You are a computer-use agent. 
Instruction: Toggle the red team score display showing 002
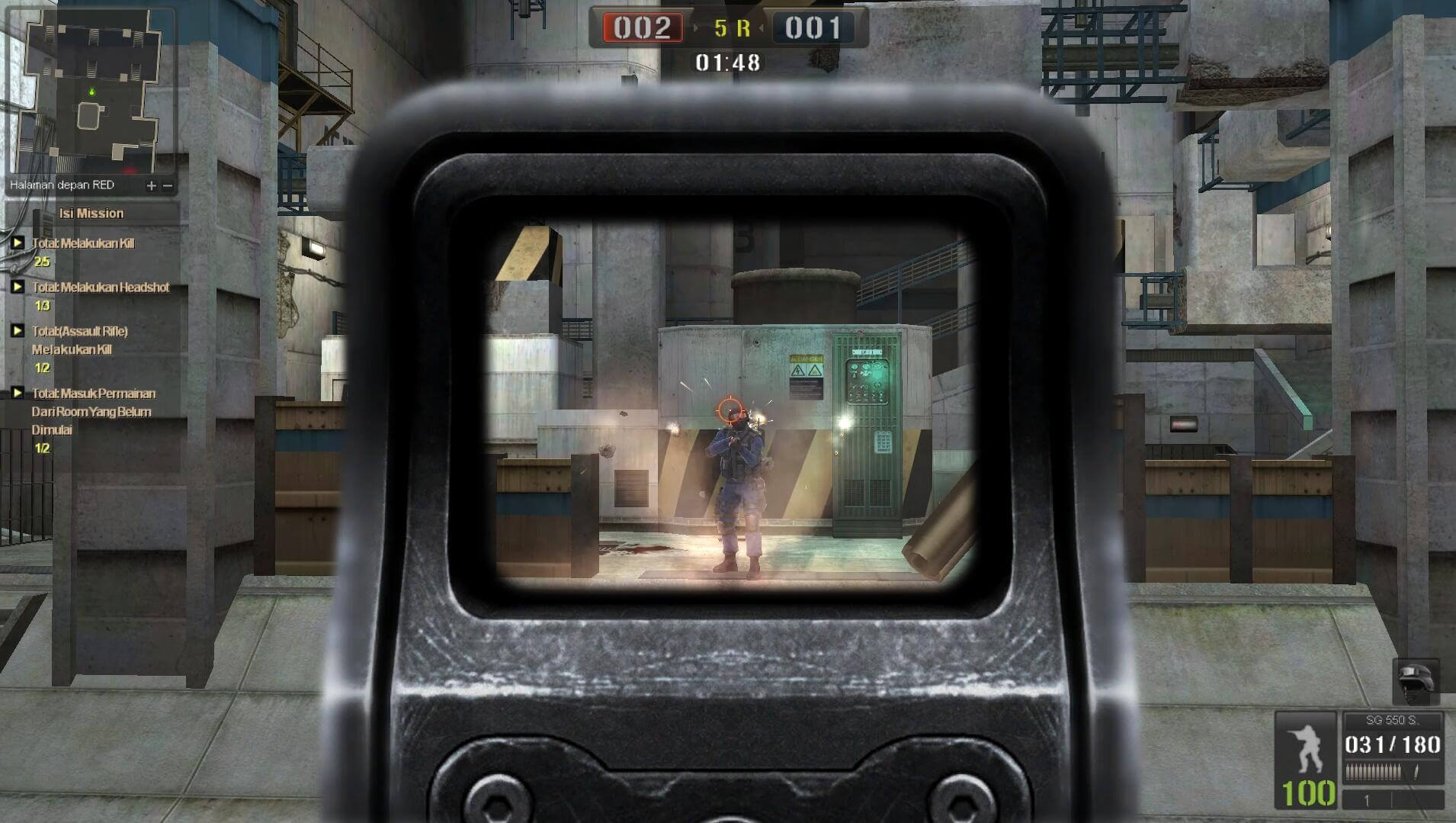point(644,28)
